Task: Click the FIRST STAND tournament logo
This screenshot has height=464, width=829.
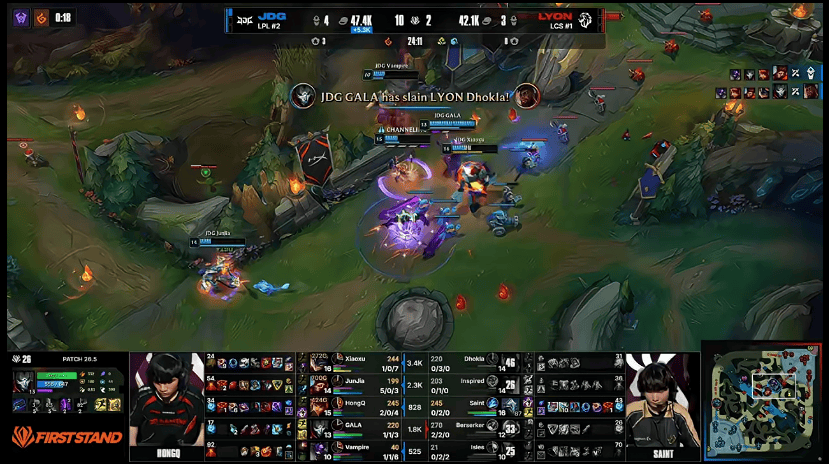Action: pyautogui.click(x=67, y=437)
